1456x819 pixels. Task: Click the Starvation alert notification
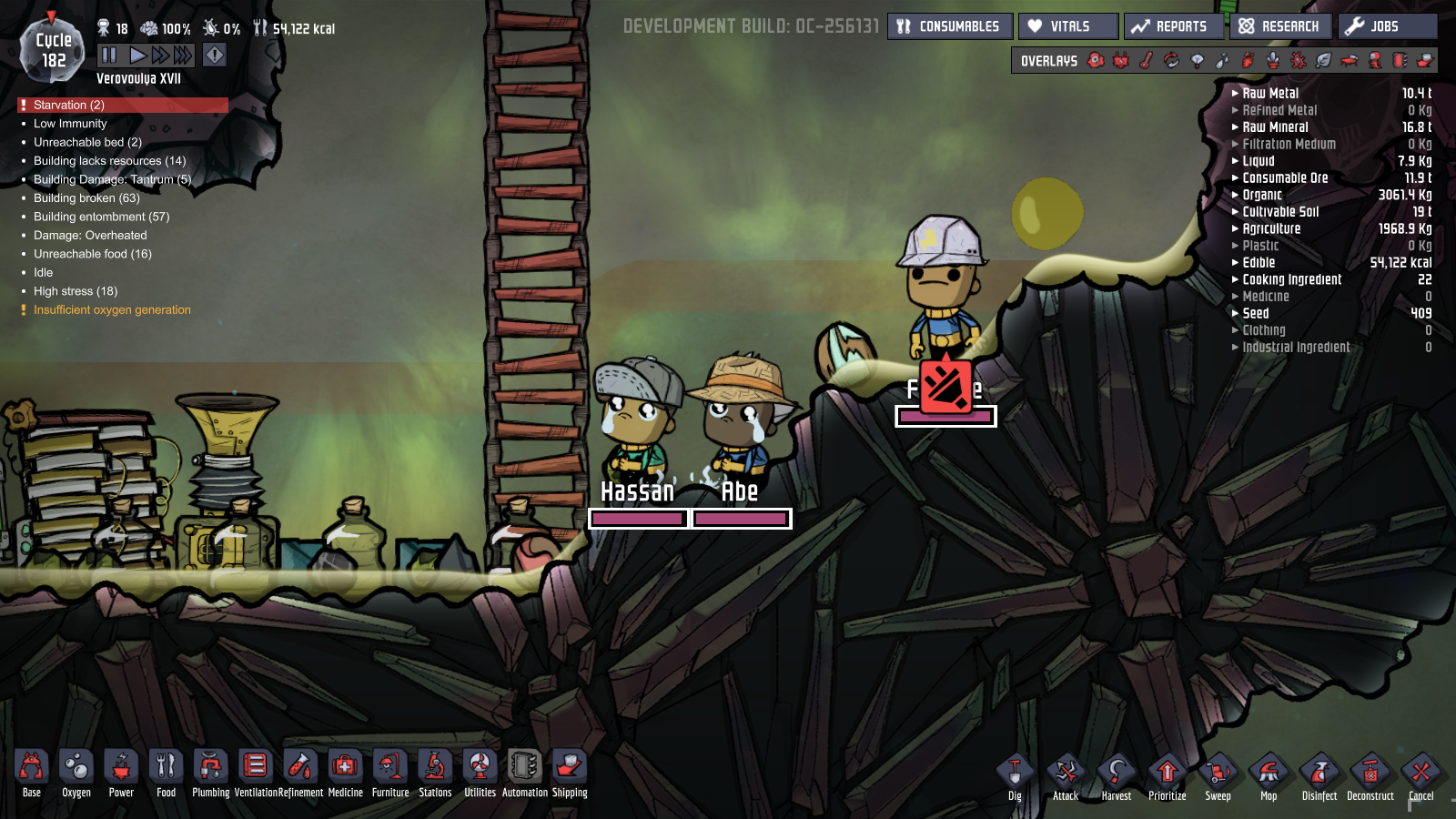[x=69, y=105]
